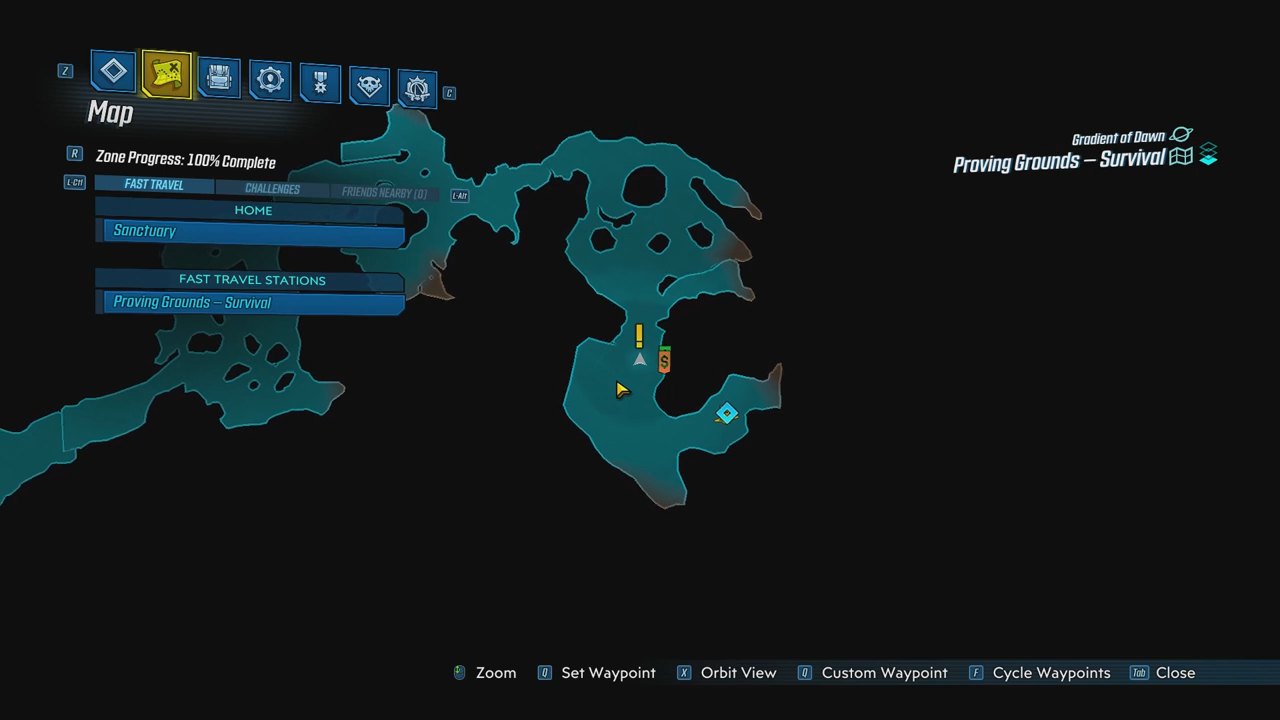
Task: Select the yellow Map tab icon
Action: pyautogui.click(x=166, y=74)
